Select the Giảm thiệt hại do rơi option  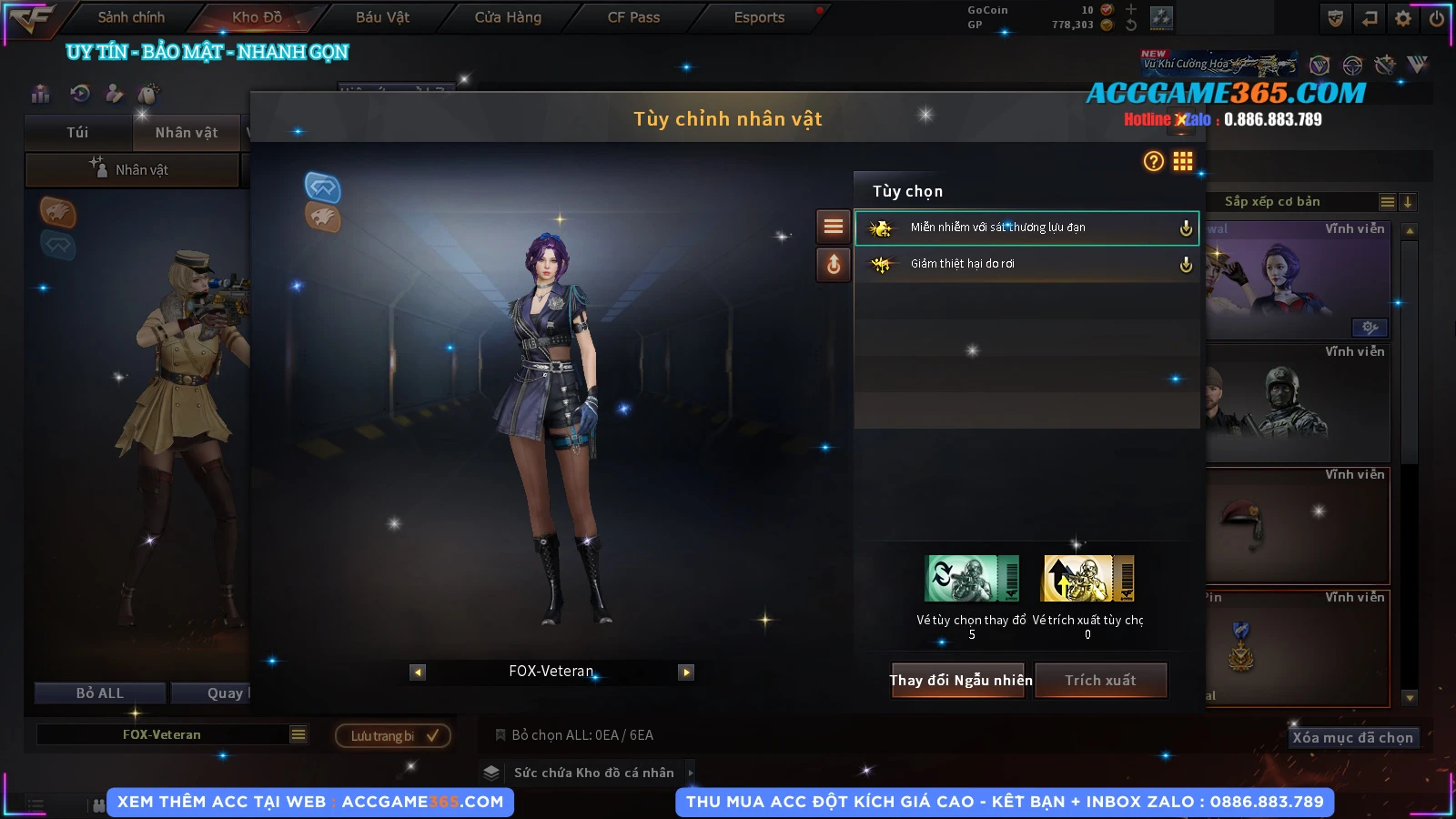1026,264
